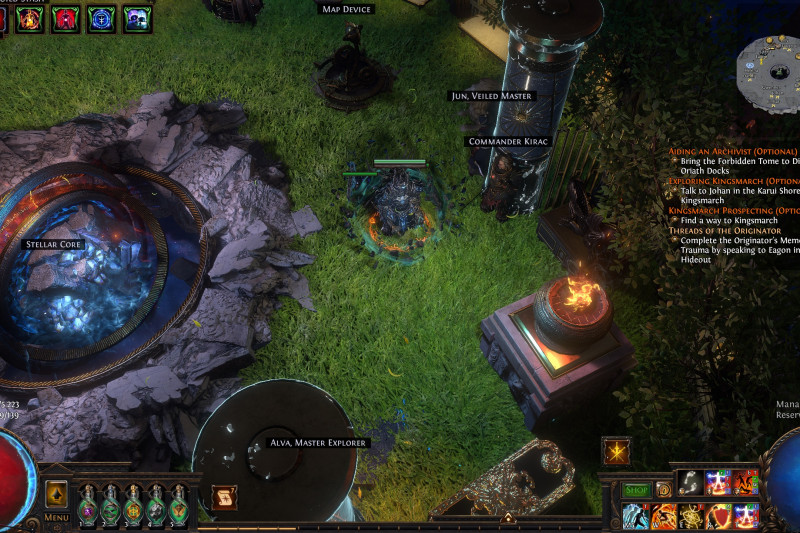Activate the red dragon skill icon
Screen dimensions: 800x533
(x=746, y=483)
